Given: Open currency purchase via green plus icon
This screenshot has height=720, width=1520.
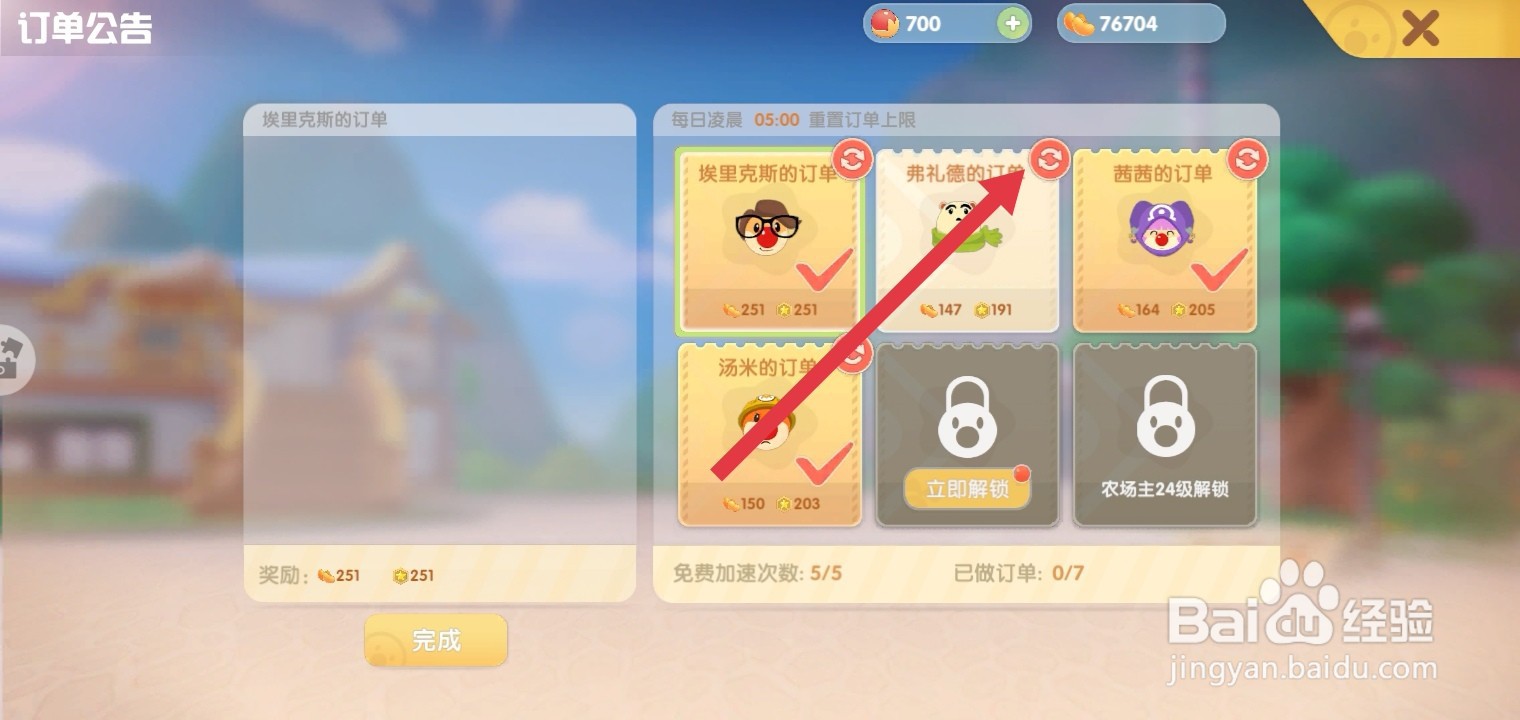Looking at the screenshot, I should [x=1013, y=23].
